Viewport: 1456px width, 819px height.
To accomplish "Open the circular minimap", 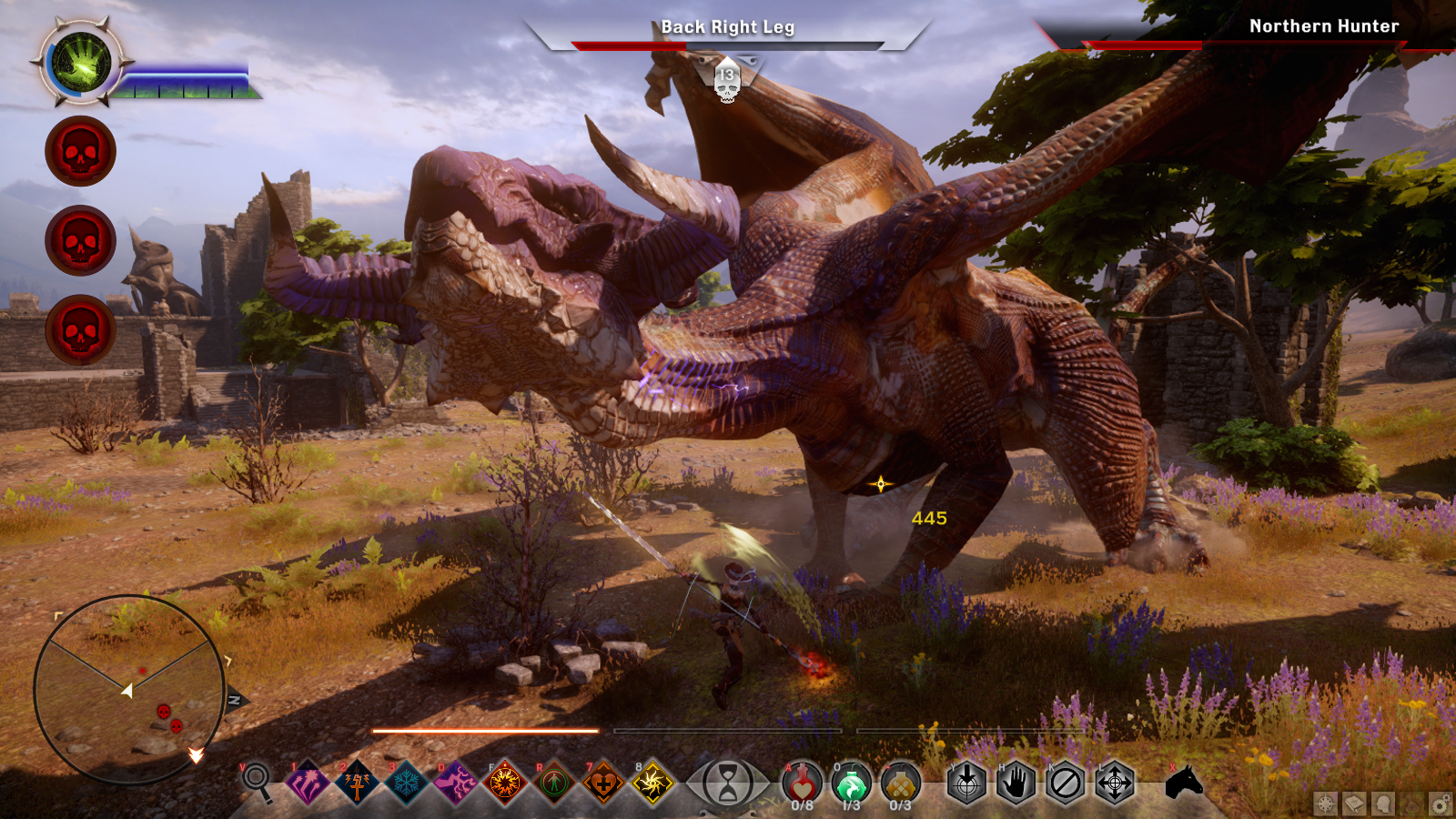I will tap(129, 689).
